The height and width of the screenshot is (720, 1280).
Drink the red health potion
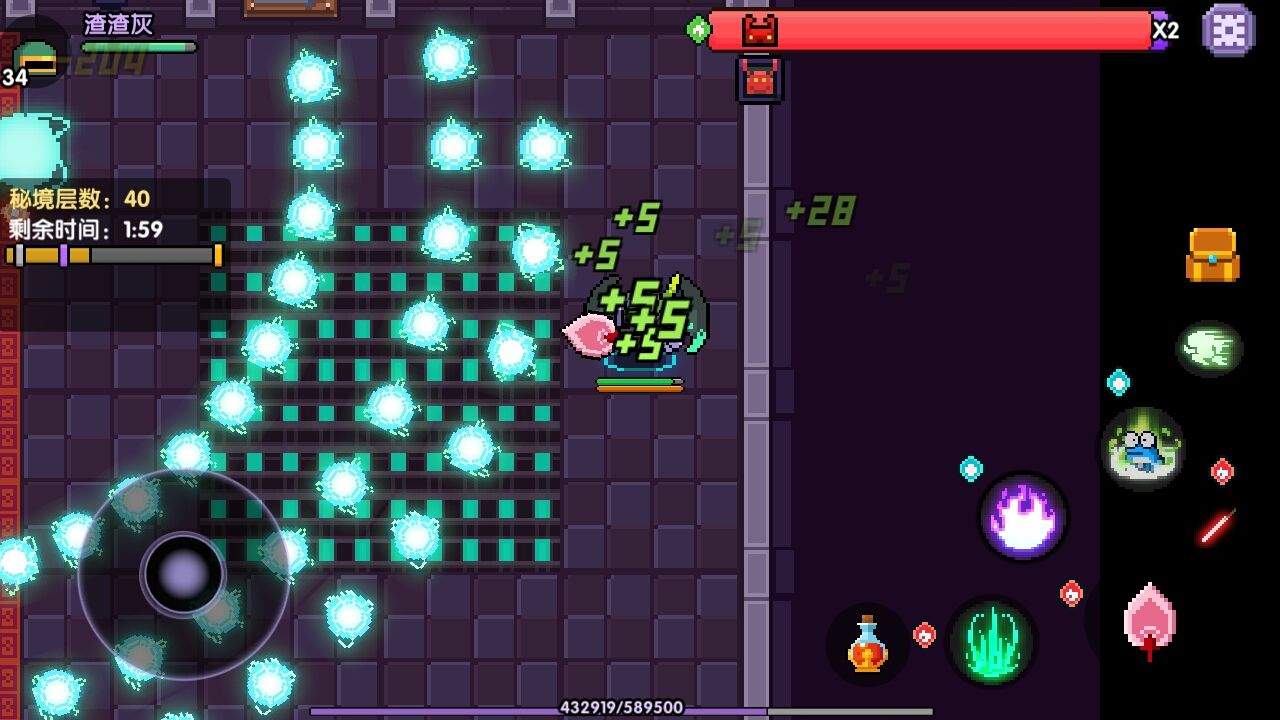[867, 644]
